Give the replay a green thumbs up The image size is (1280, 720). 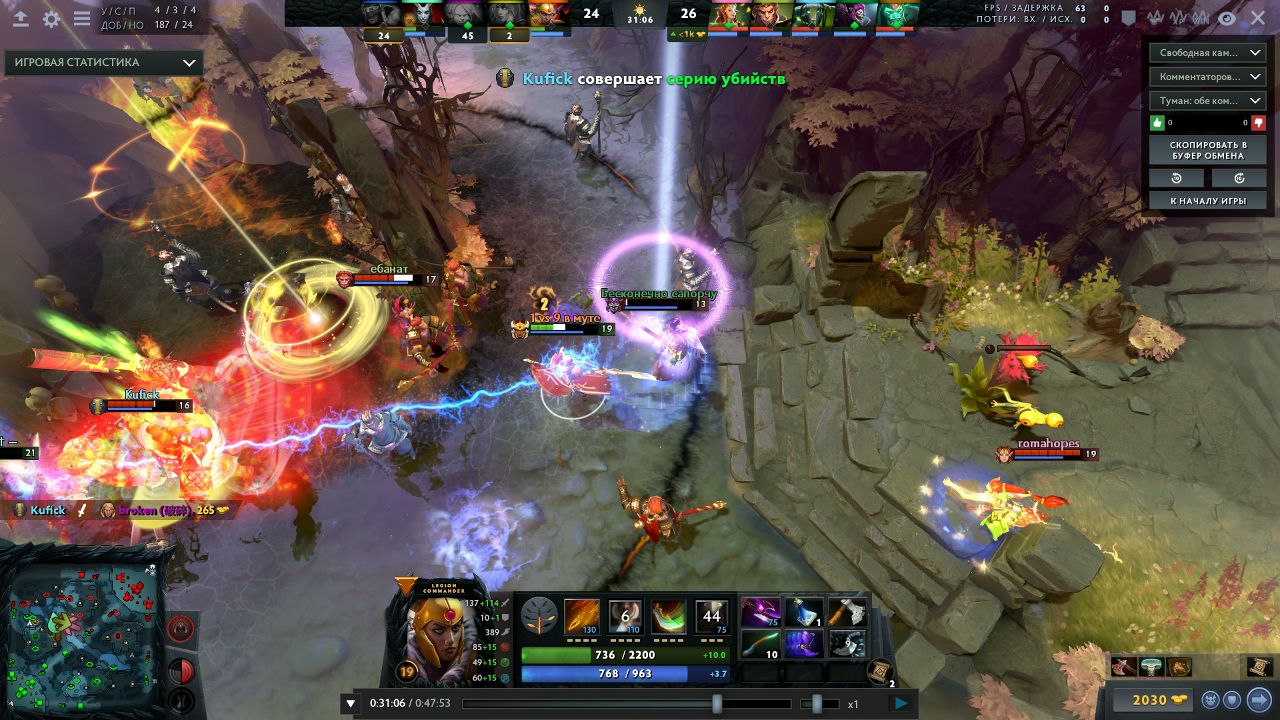(1159, 123)
